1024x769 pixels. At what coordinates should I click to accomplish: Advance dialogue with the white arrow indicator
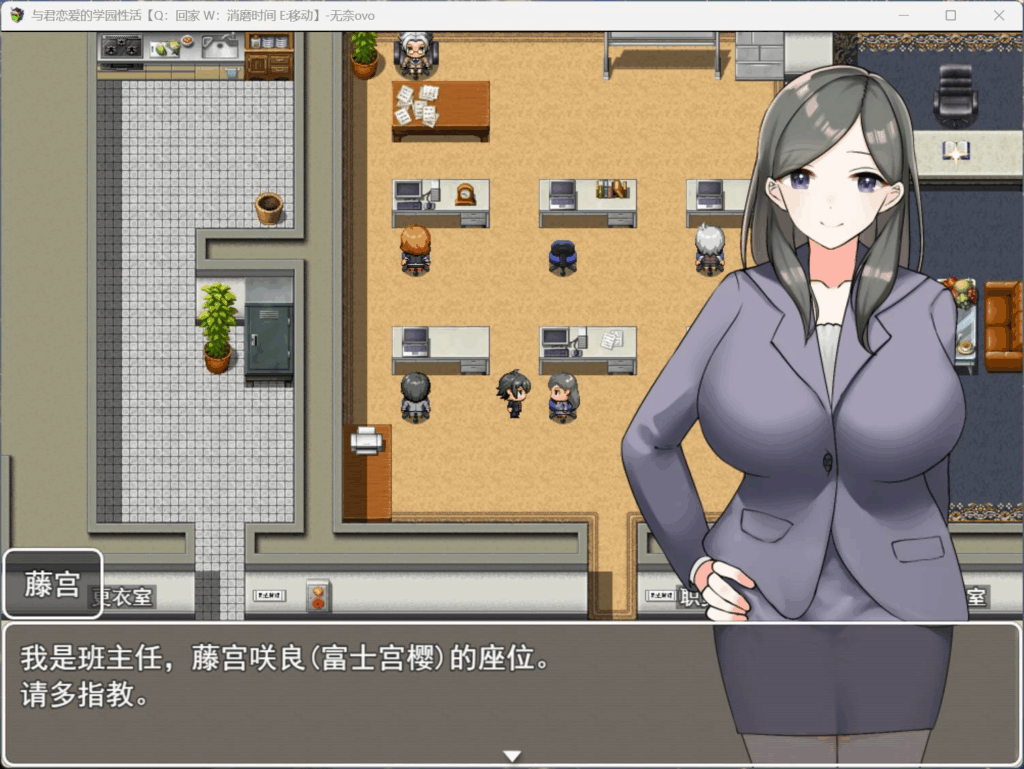(x=512, y=756)
